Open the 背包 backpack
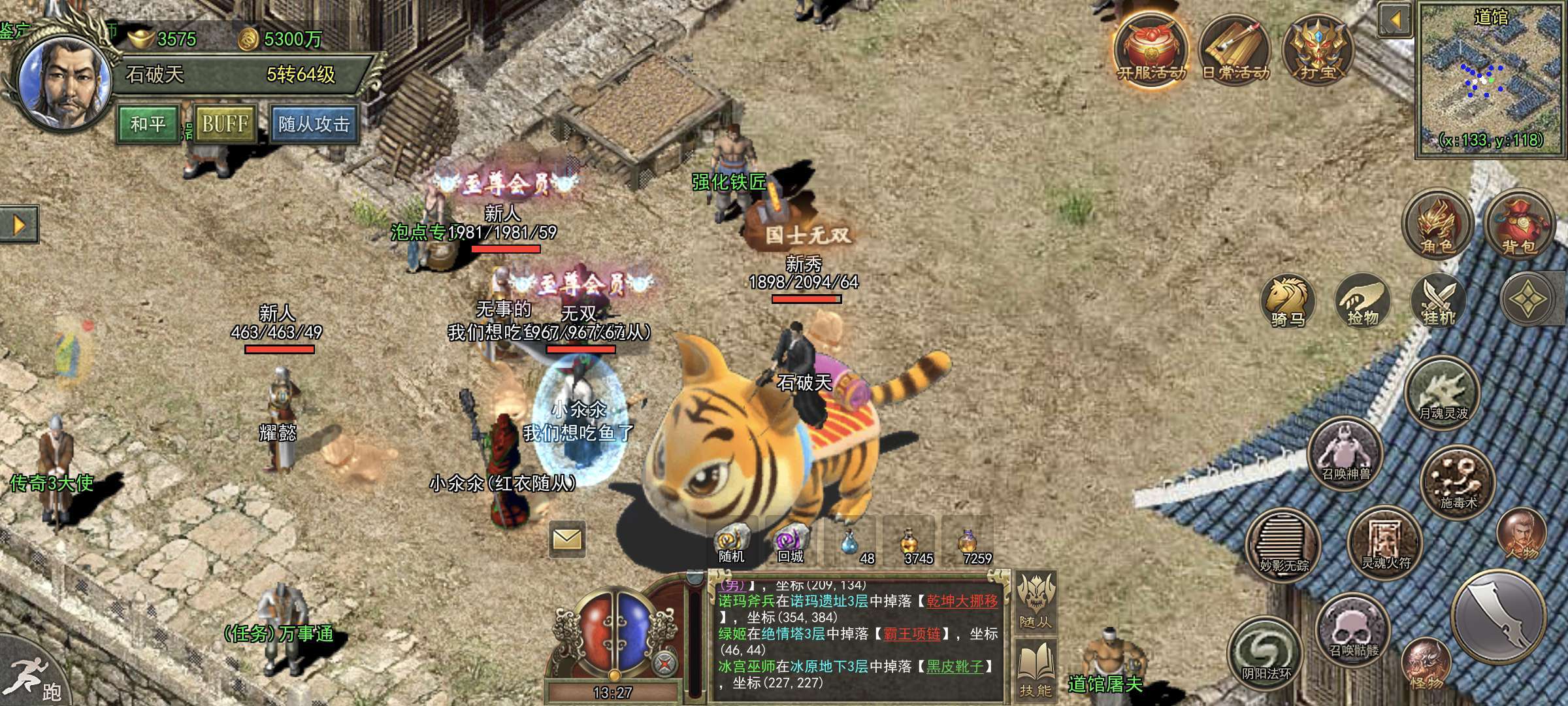Image resolution: width=1568 pixels, height=706 pixels. pos(1518,226)
